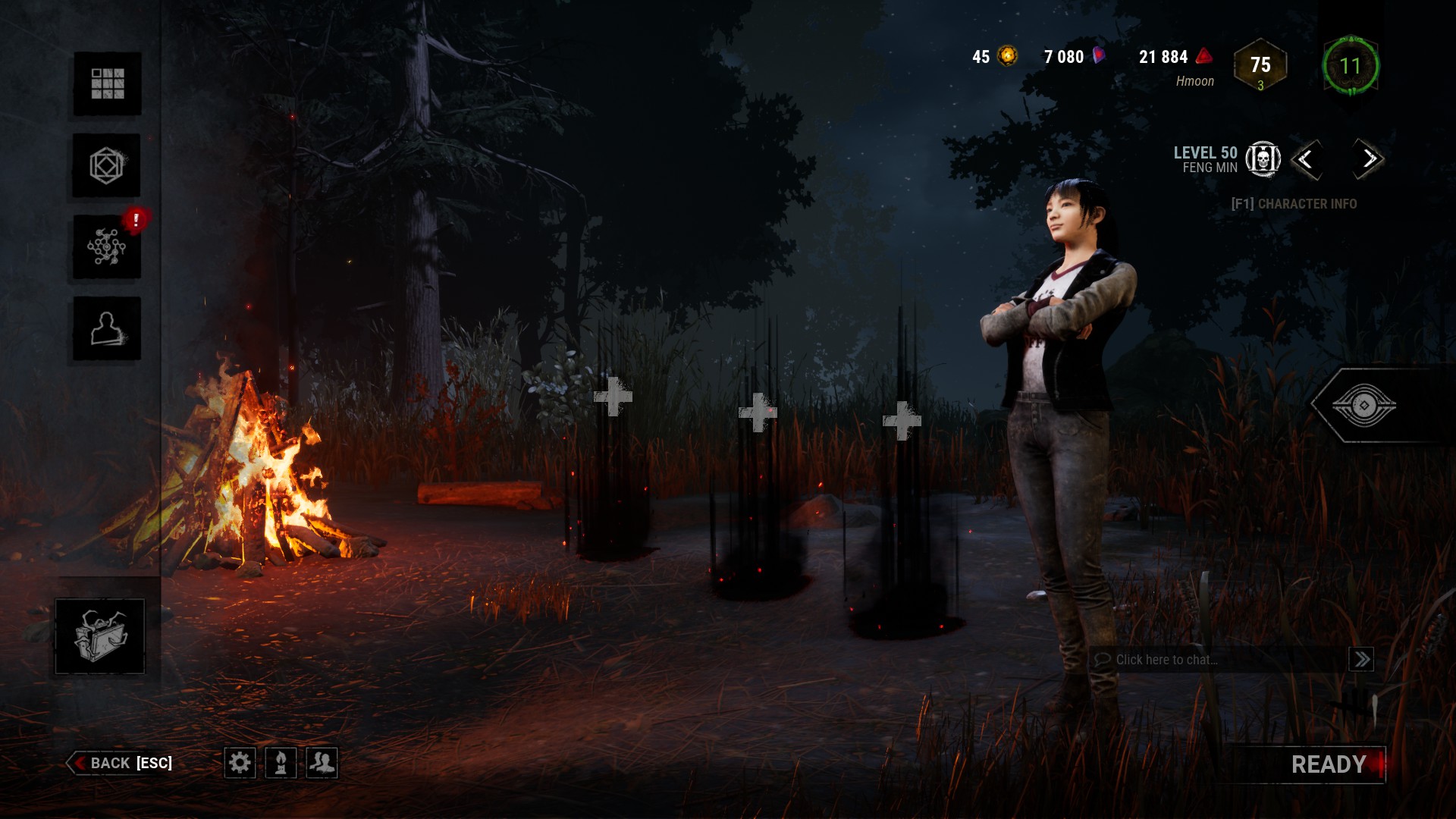Open the bloodweb with alert badge
The height and width of the screenshot is (819, 1456).
(107, 247)
